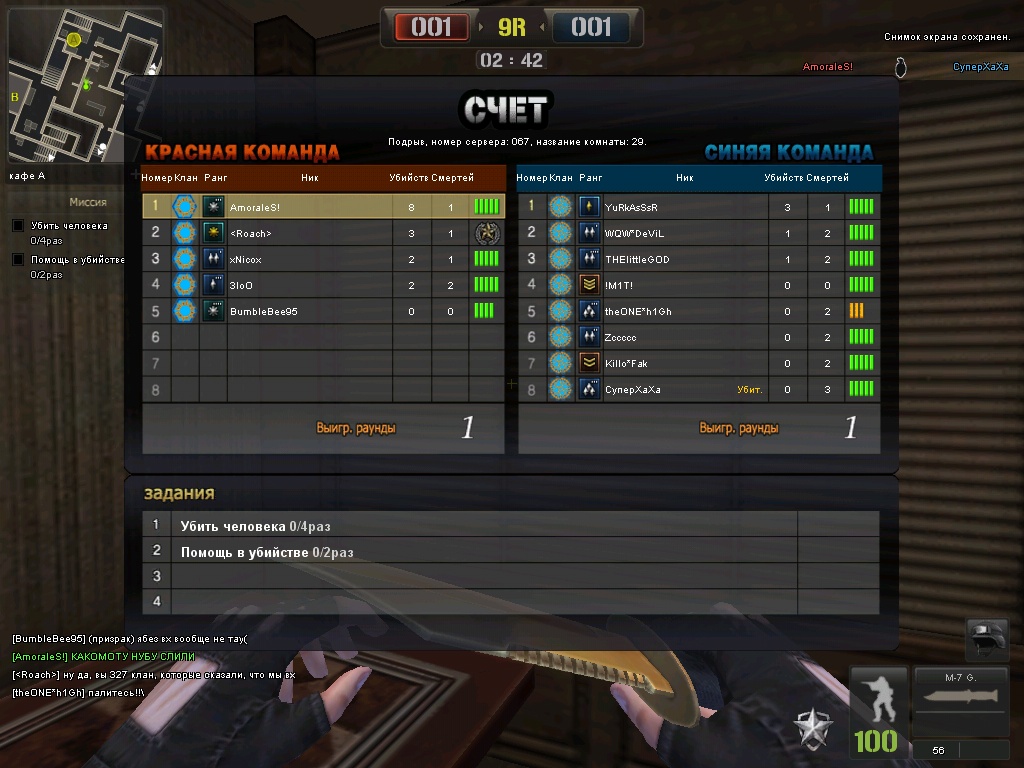Click the star rank emblem icon
1024x768 pixels.
[813, 729]
